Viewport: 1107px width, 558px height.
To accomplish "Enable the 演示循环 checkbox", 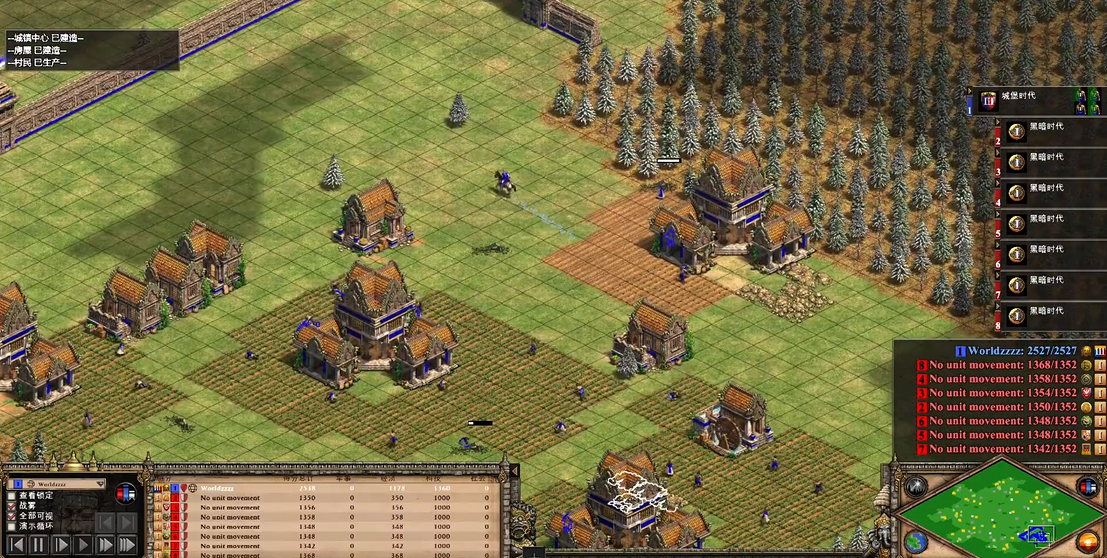I will (12, 526).
